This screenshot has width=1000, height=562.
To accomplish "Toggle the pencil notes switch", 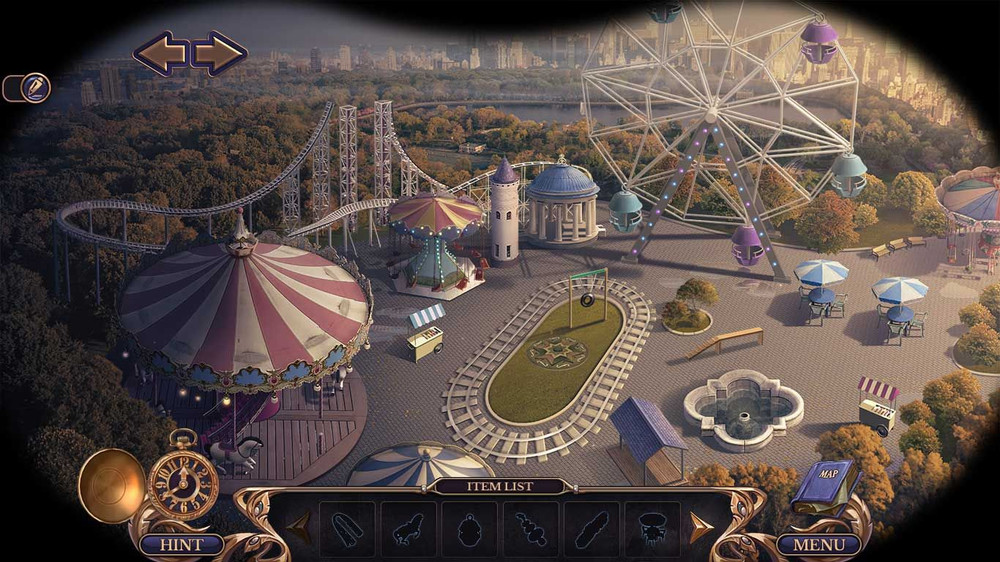I will point(27,88).
